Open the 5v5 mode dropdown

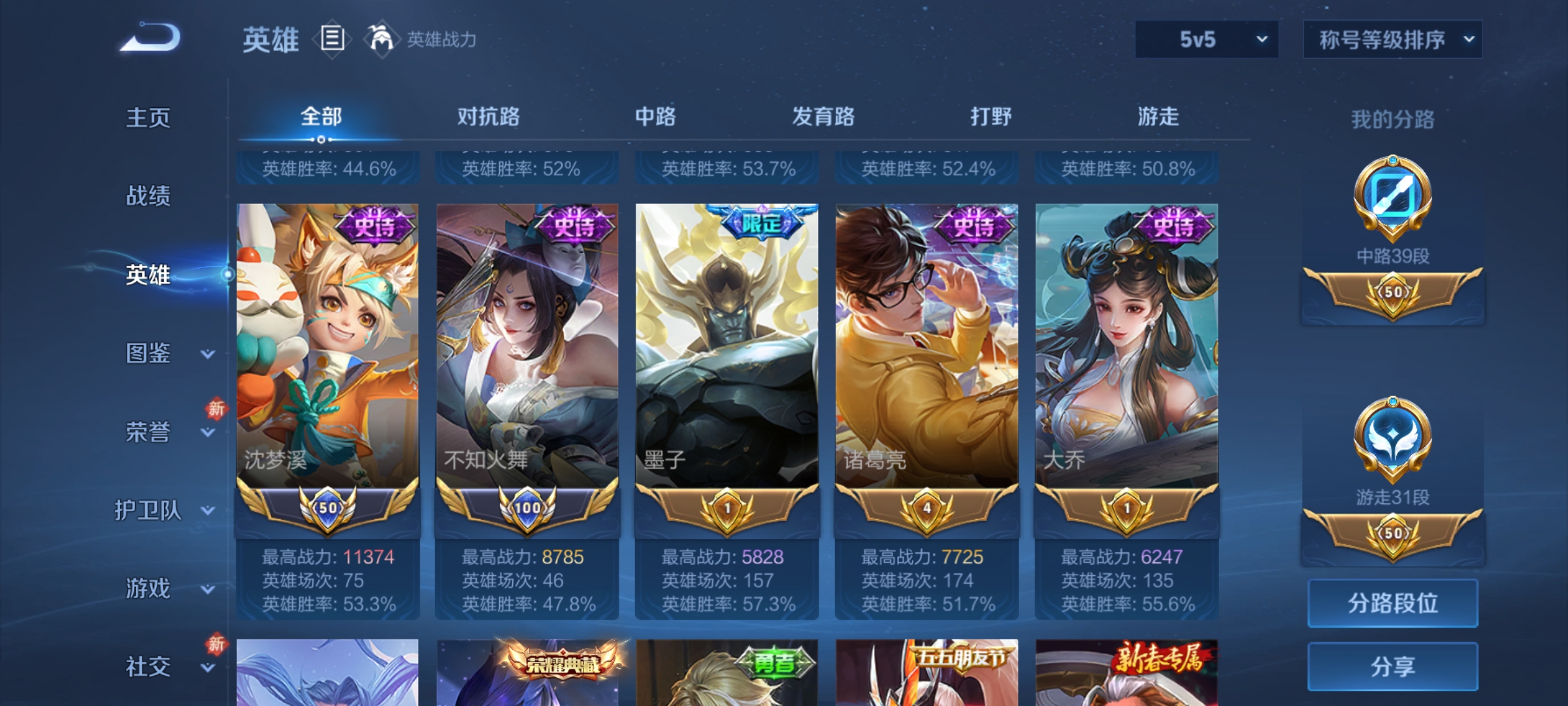pyautogui.click(x=1205, y=39)
